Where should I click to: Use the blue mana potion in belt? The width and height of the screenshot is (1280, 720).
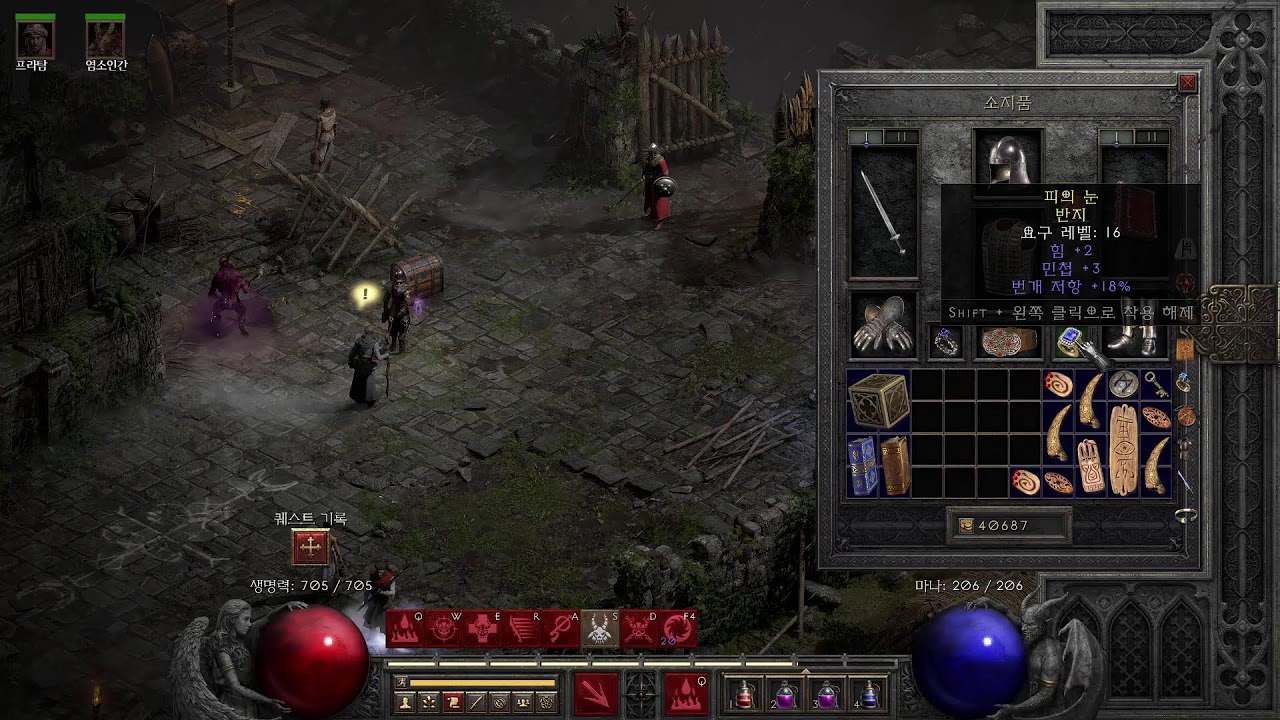[x=869, y=694]
